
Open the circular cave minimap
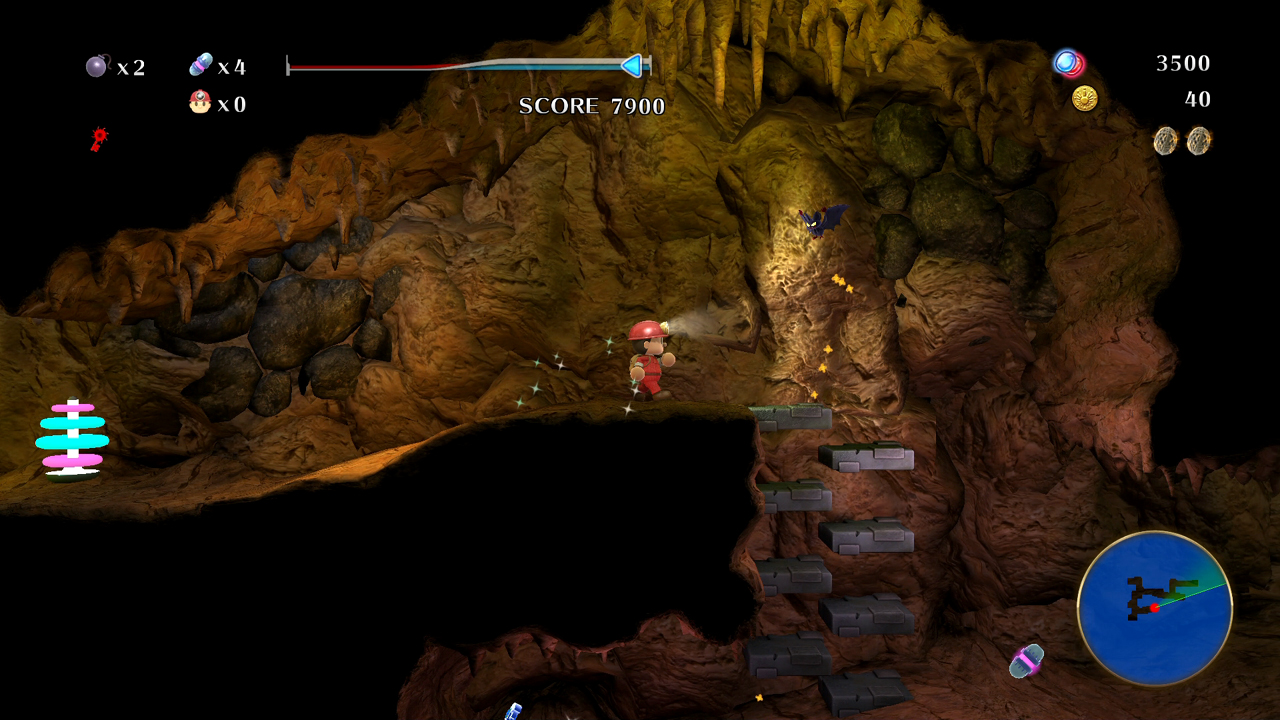point(1154,608)
